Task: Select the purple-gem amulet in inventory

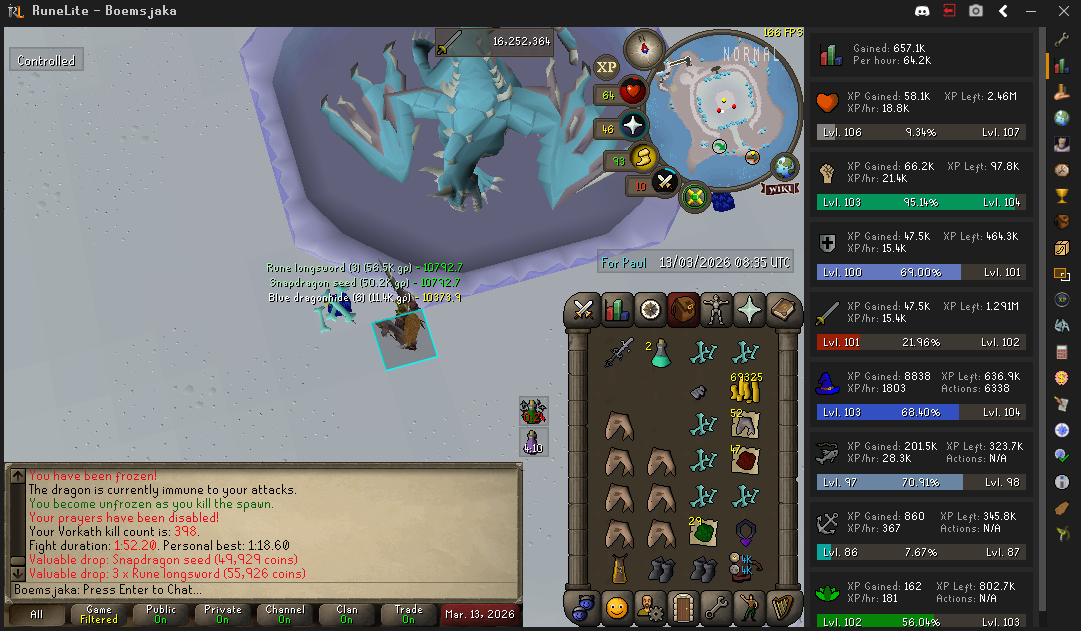Action: pyautogui.click(x=746, y=531)
